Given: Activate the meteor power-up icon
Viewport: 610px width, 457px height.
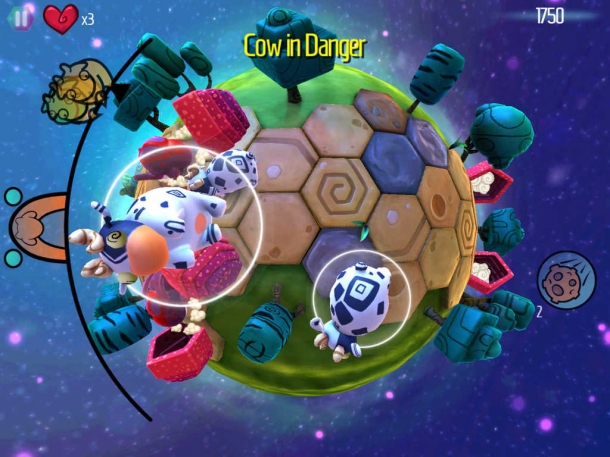Looking at the screenshot, I should click(559, 280).
